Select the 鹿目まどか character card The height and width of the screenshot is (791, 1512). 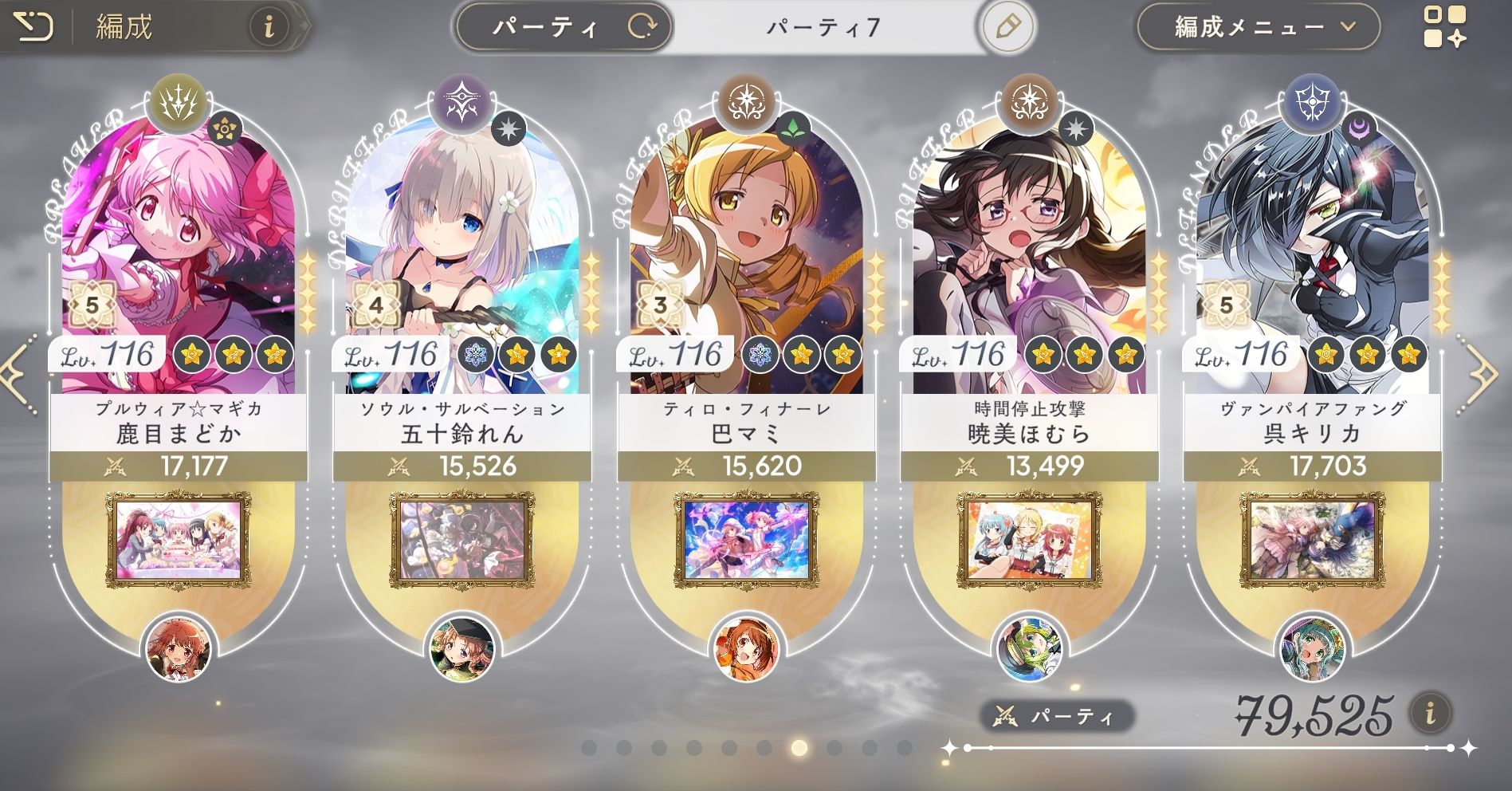(178, 263)
